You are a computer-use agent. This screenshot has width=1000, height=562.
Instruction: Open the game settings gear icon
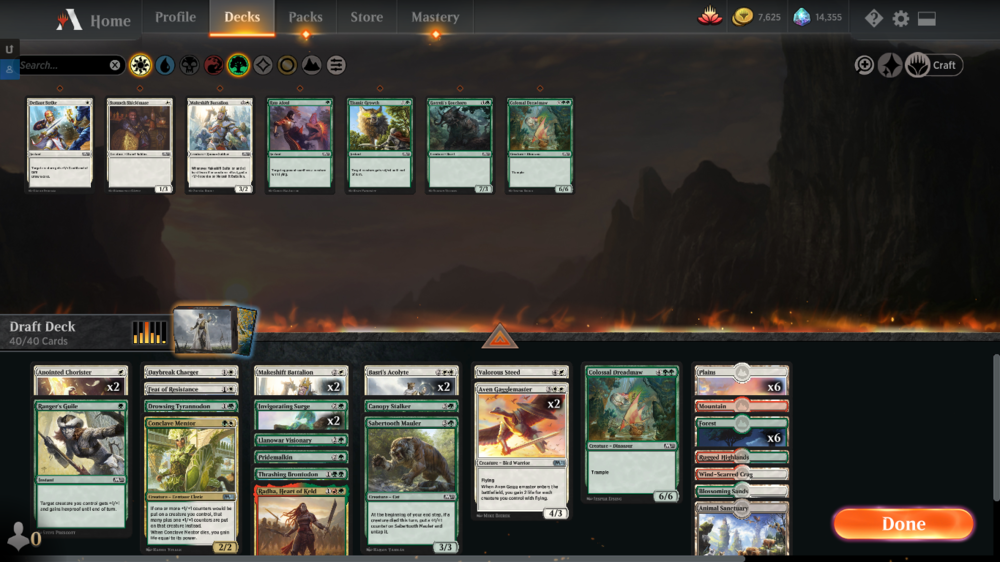[900, 18]
